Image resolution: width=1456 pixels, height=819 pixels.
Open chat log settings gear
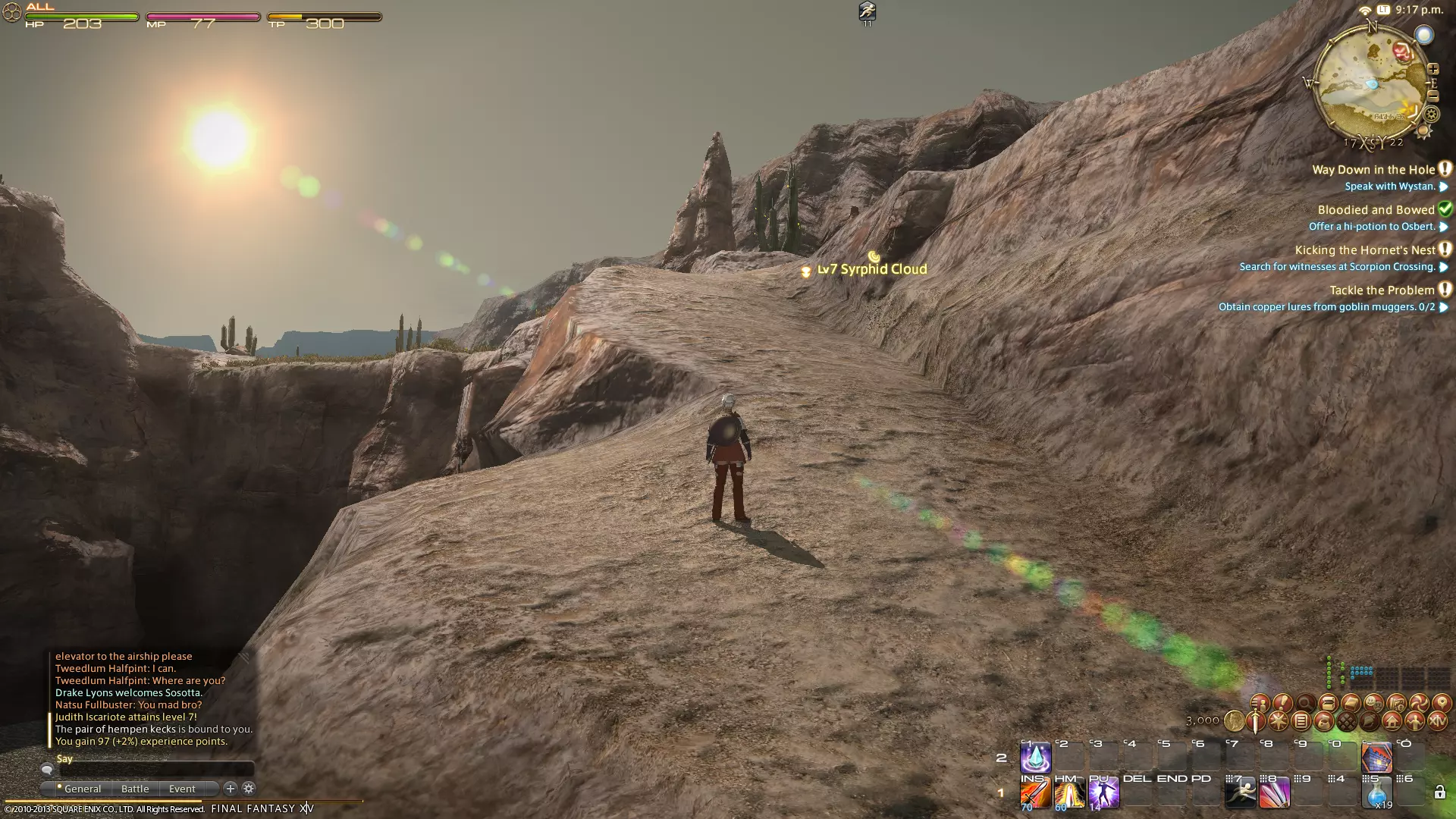[248, 789]
